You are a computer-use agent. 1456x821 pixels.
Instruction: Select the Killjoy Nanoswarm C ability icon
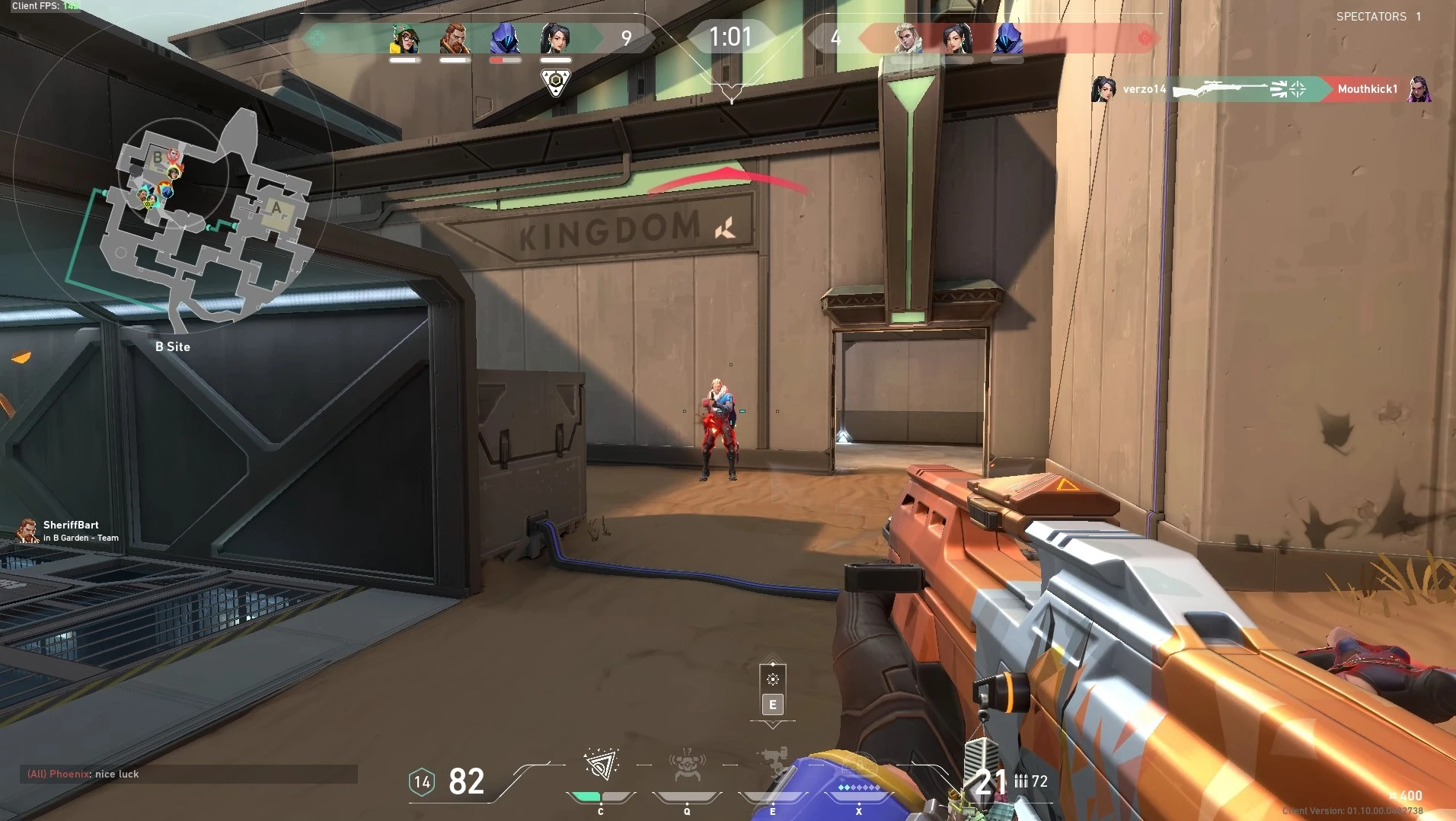[602, 765]
